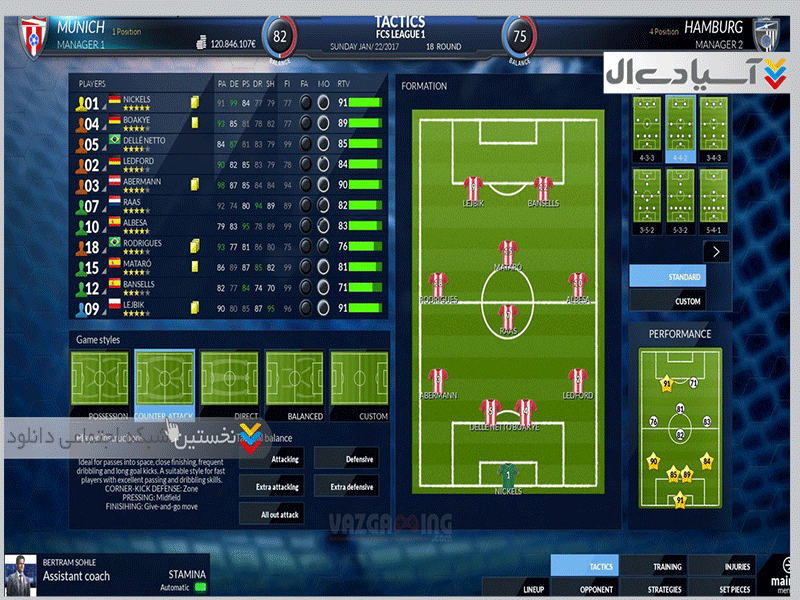Select the 5-4-1 formation
The width and height of the screenshot is (800, 600).
click(713, 197)
